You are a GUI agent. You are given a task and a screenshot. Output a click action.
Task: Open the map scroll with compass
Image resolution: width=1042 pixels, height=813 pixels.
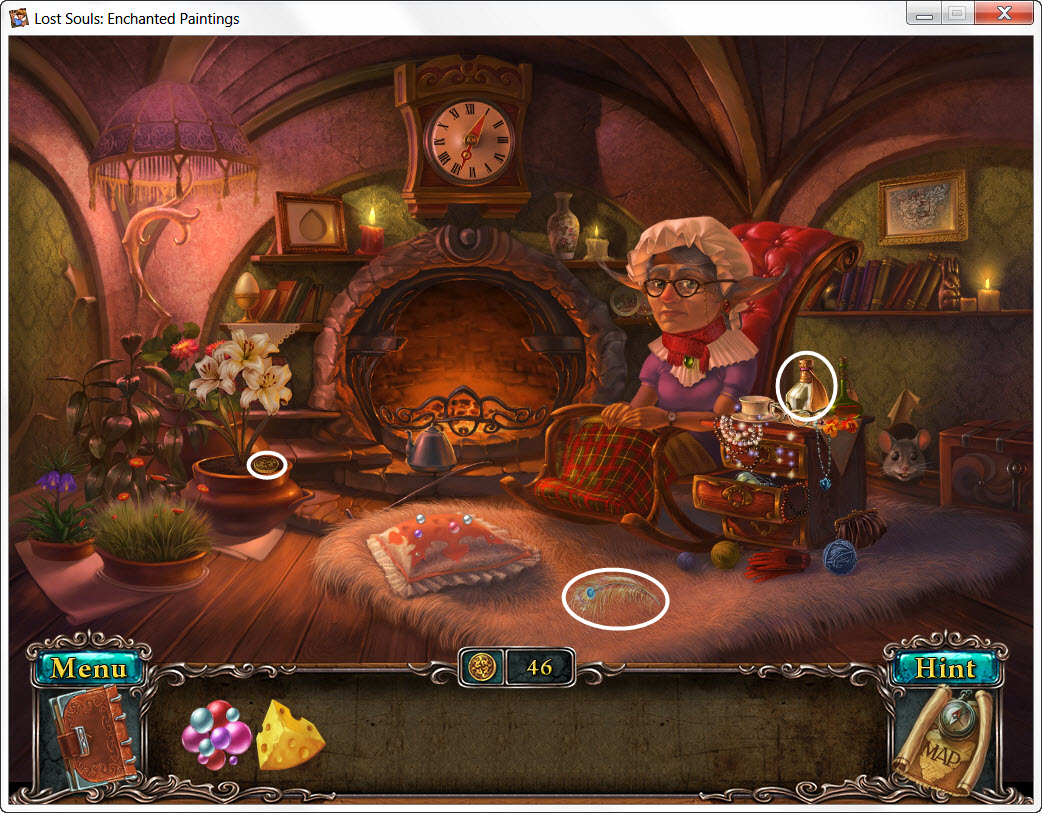[943, 742]
